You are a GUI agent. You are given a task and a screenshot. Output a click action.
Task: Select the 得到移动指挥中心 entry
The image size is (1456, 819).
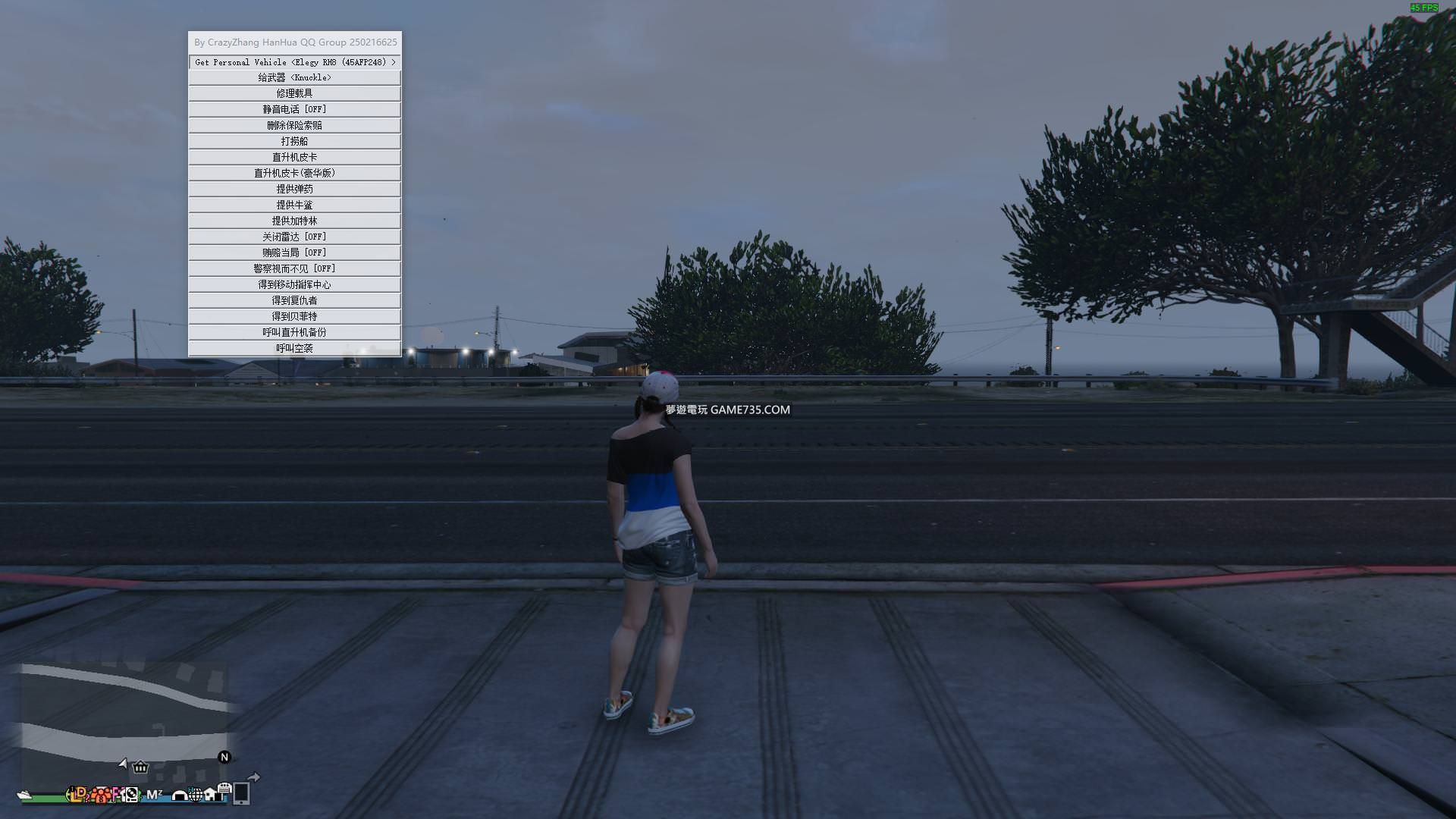tap(294, 284)
